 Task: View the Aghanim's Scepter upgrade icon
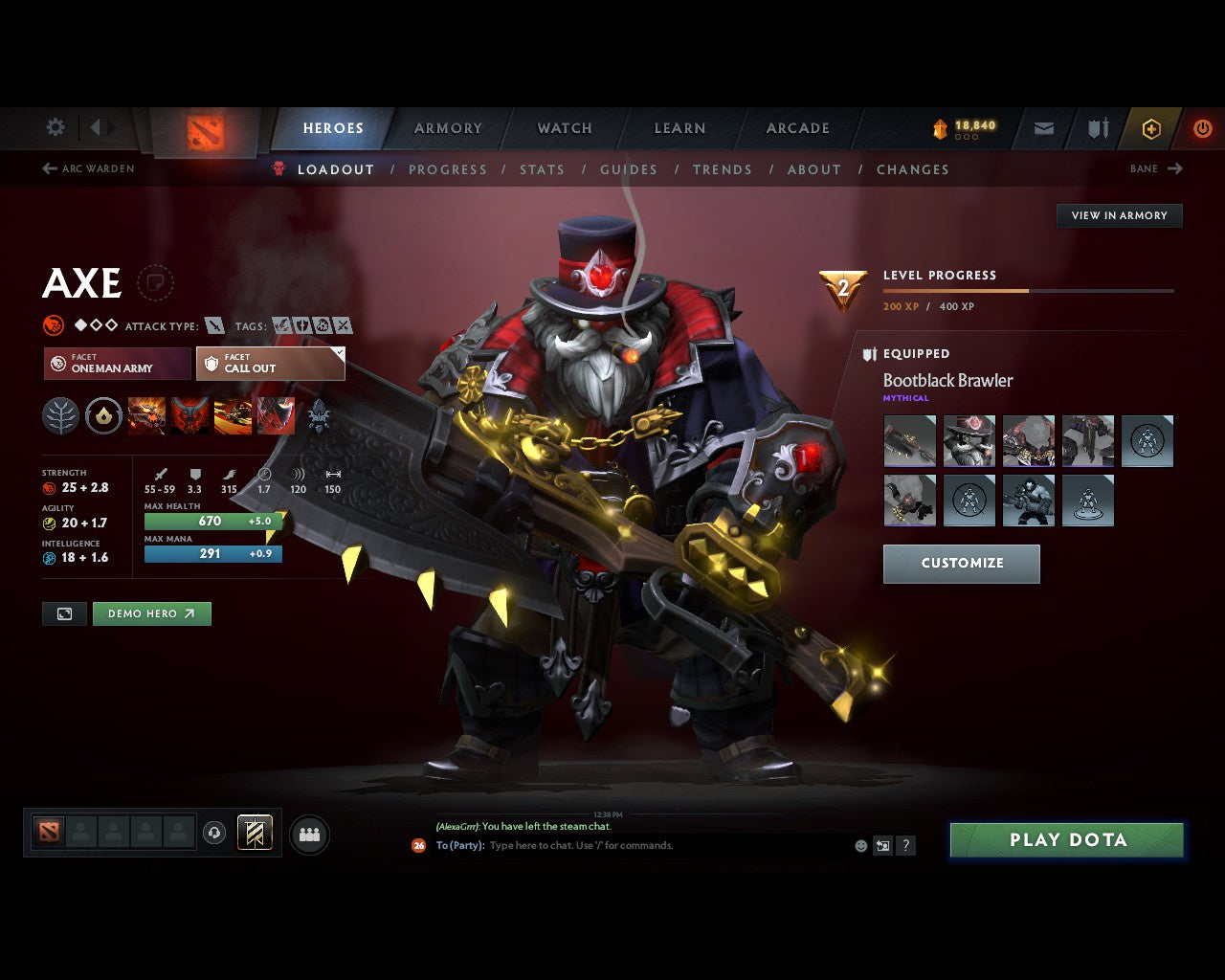point(103,415)
